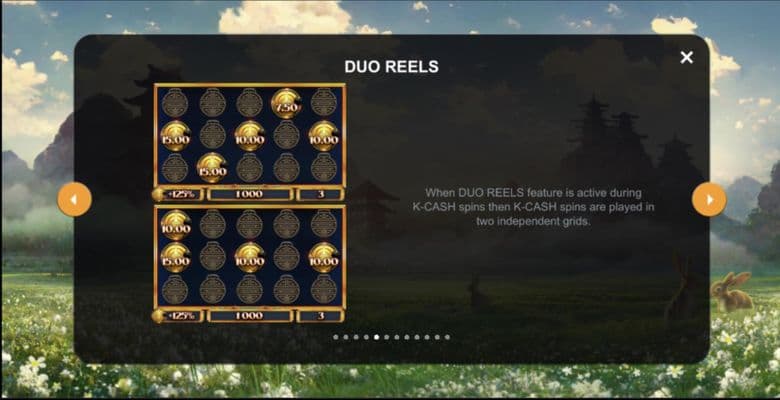Image resolution: width=780 pixels, height=400 pixels.
Task: Go to the next info page
Action: pos(709,199)
